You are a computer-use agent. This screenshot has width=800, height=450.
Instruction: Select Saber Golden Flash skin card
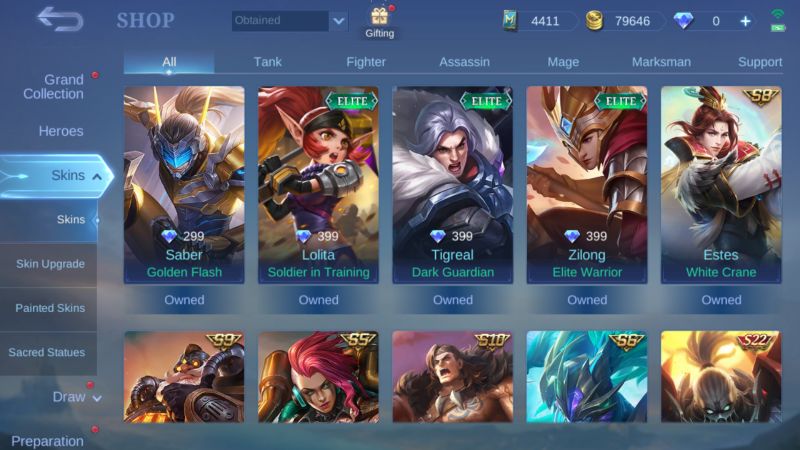[184, 185]
